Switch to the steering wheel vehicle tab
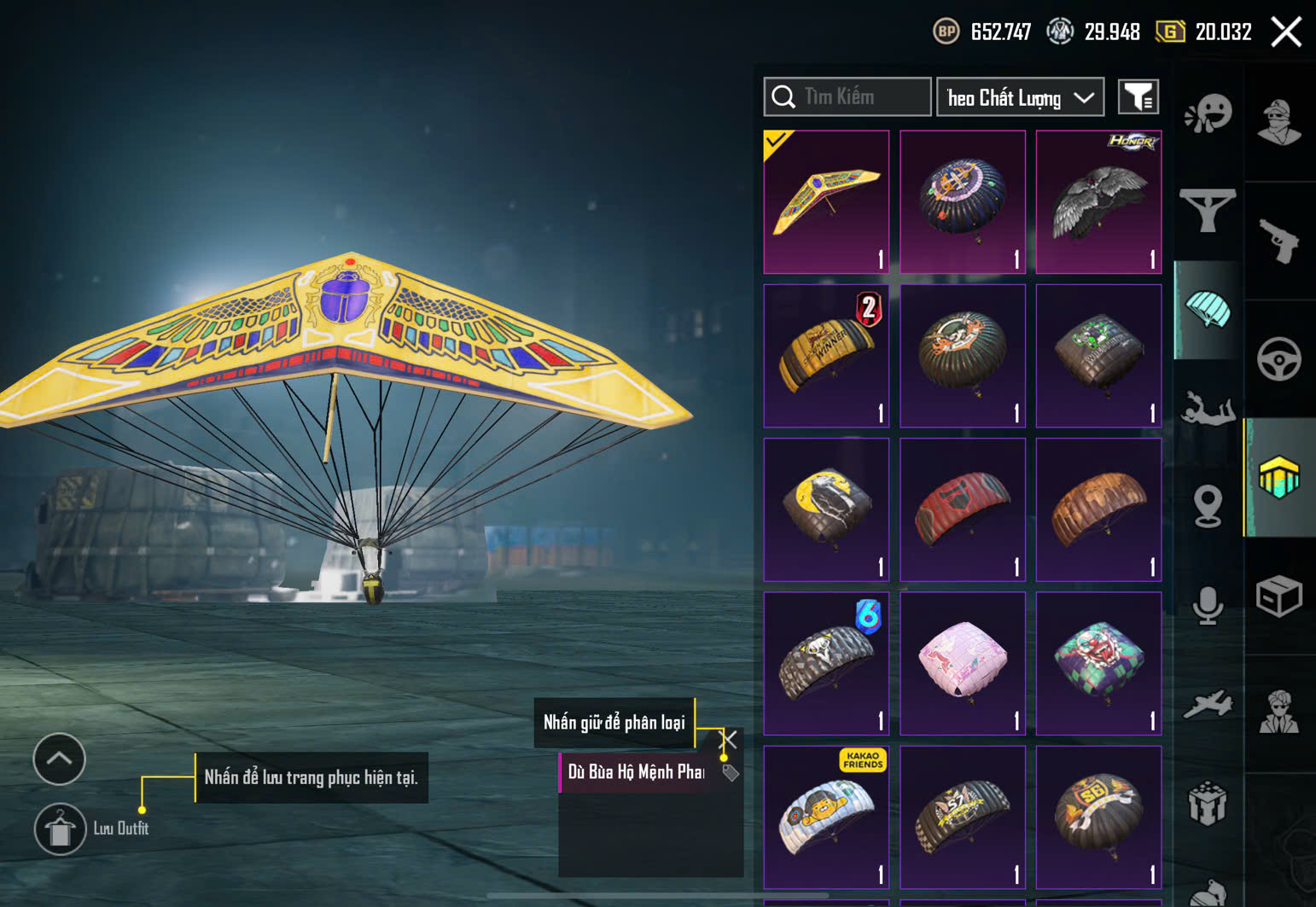 pyautogui.click(x=1278, y=359)
